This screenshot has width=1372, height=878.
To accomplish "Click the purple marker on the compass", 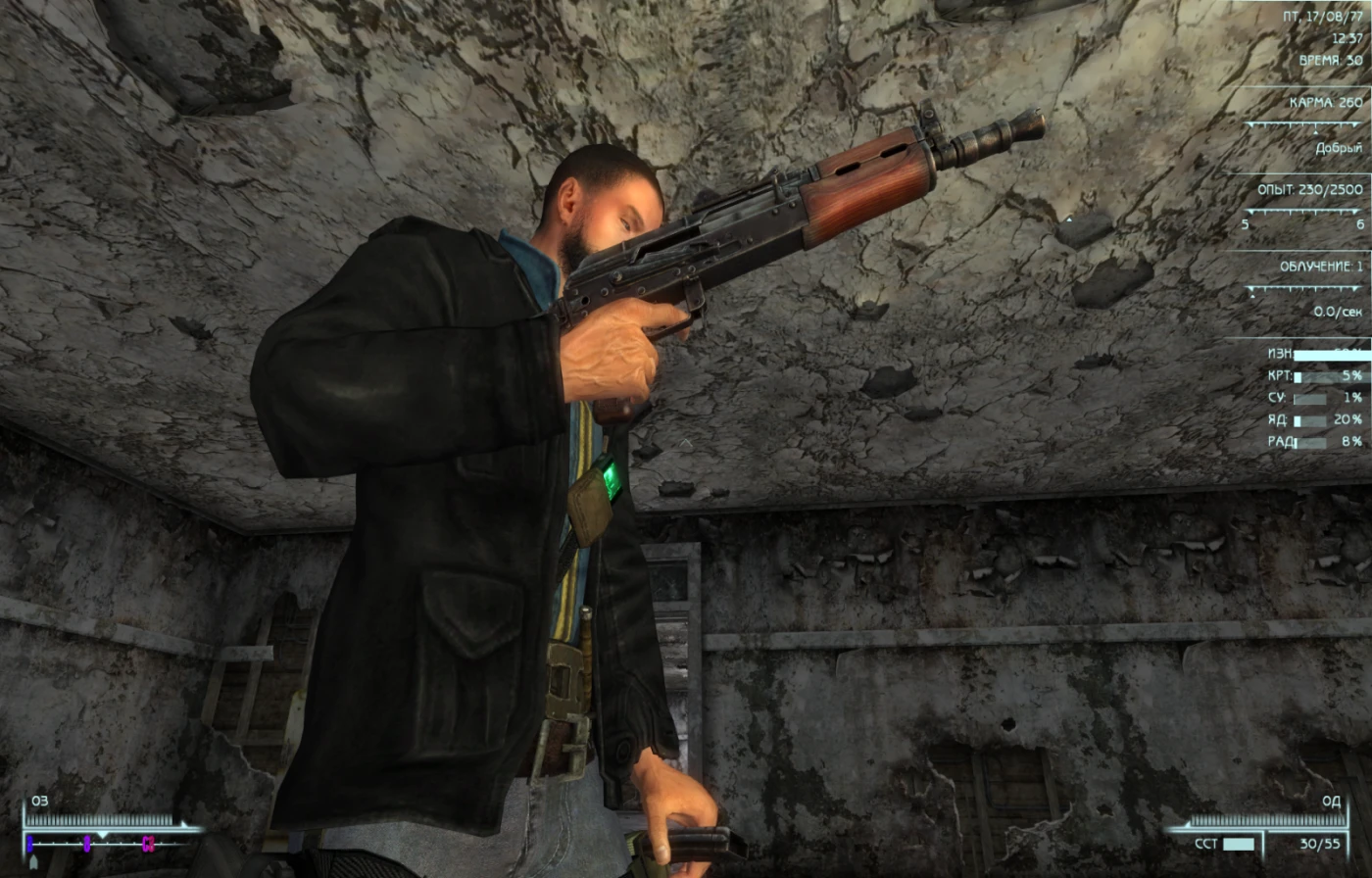I will coord(87,844).
